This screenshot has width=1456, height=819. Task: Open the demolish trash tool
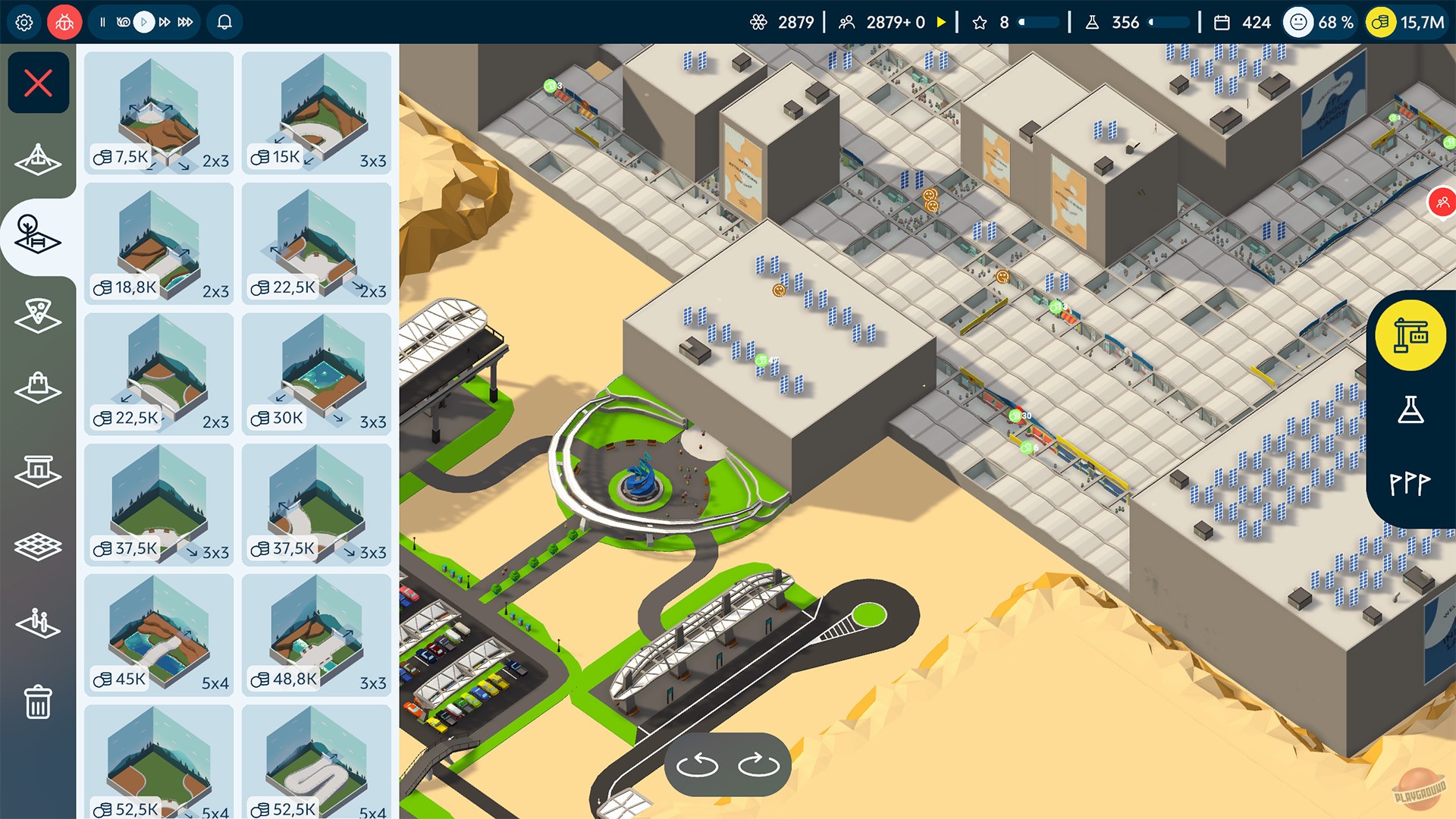pyautogui.click(x=38, y=703)
